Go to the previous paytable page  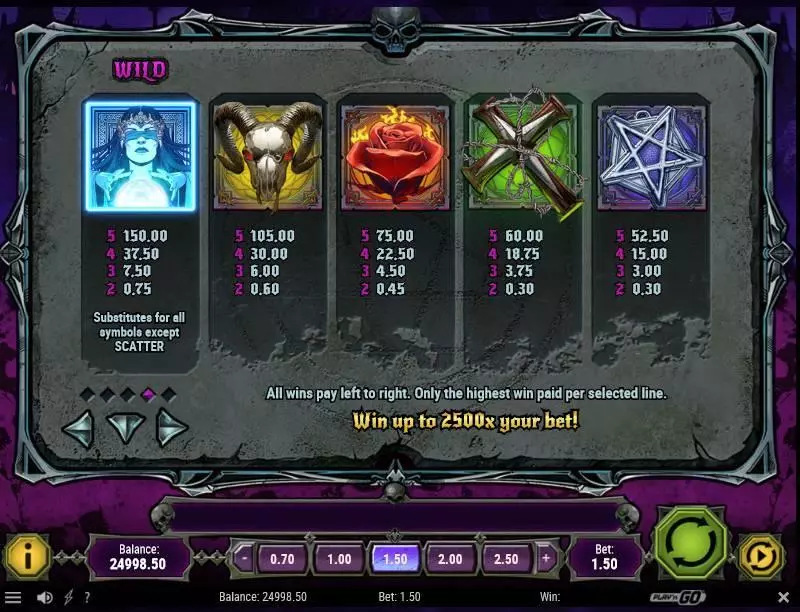78,429
